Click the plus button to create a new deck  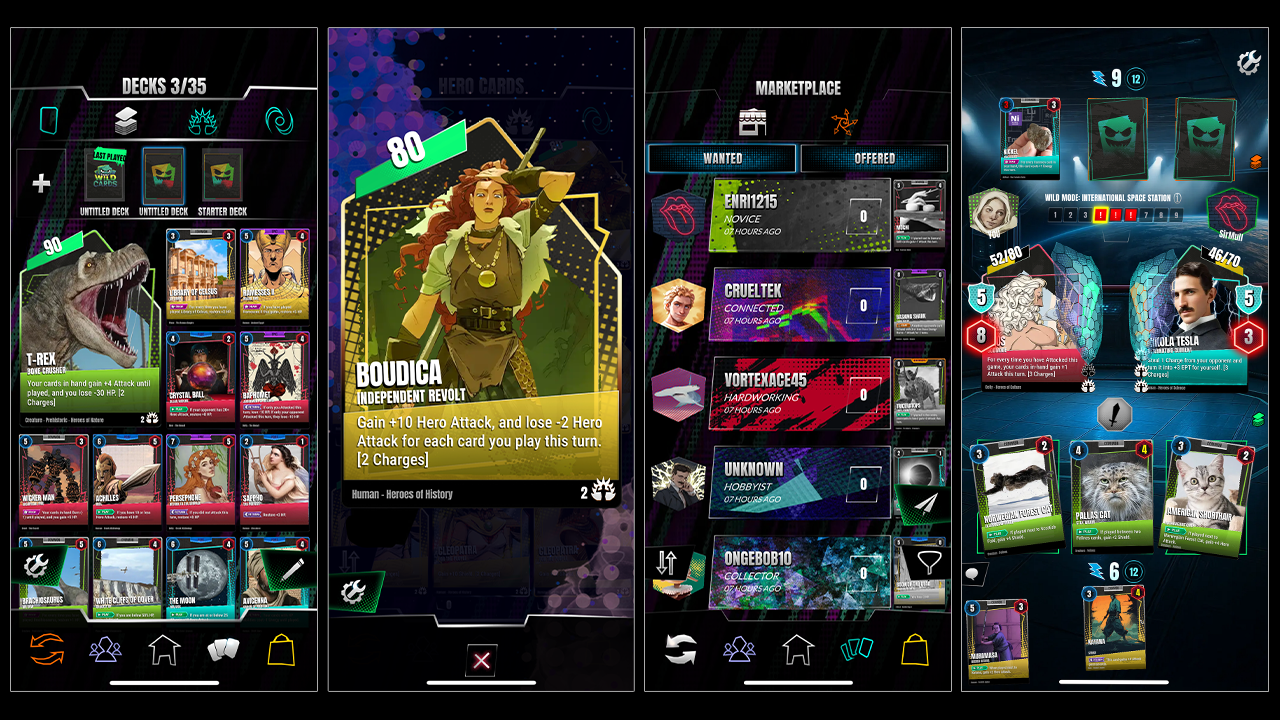(40, 183)
